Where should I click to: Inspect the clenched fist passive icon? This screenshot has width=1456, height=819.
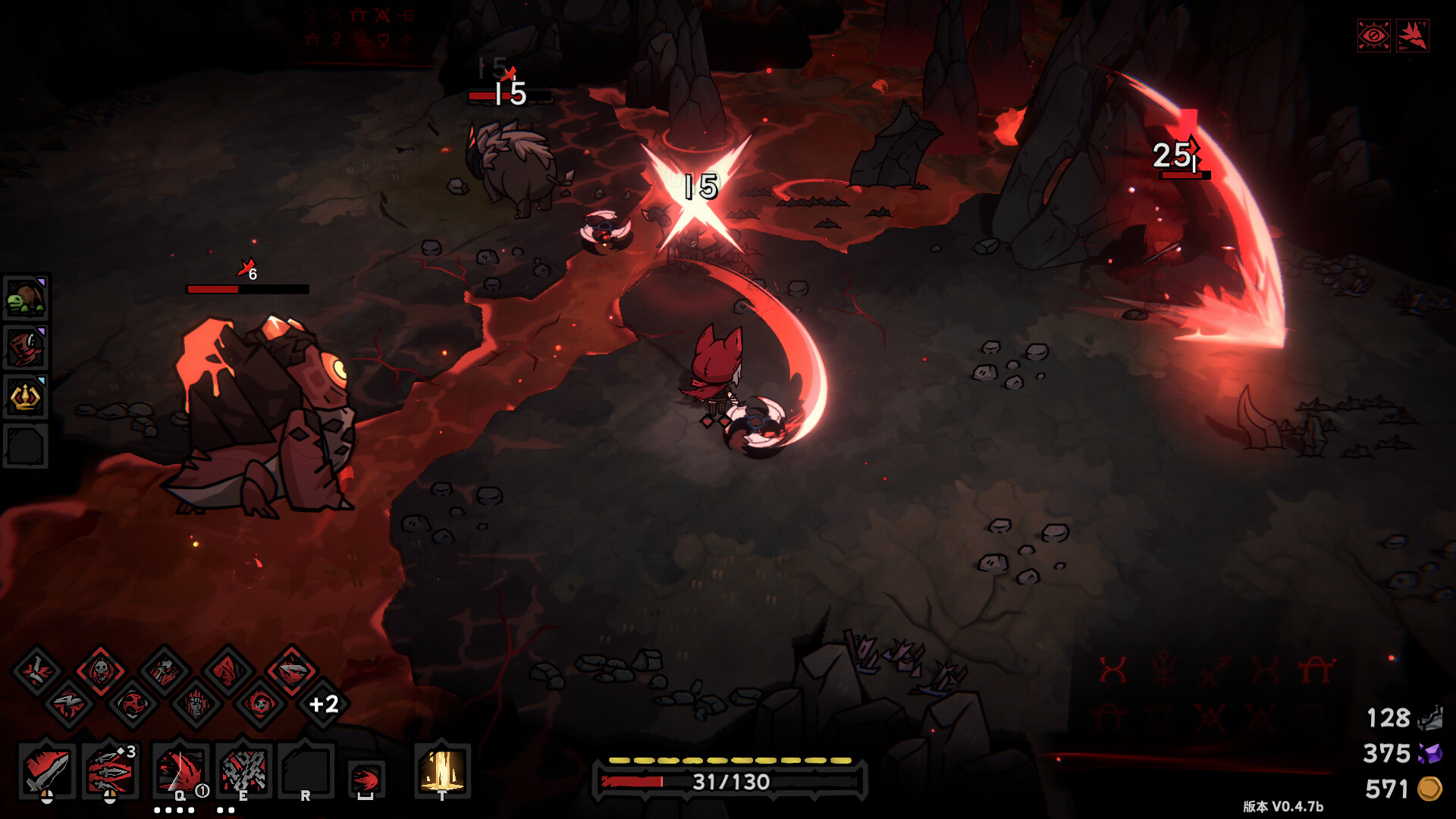click(x=196, y=704)
